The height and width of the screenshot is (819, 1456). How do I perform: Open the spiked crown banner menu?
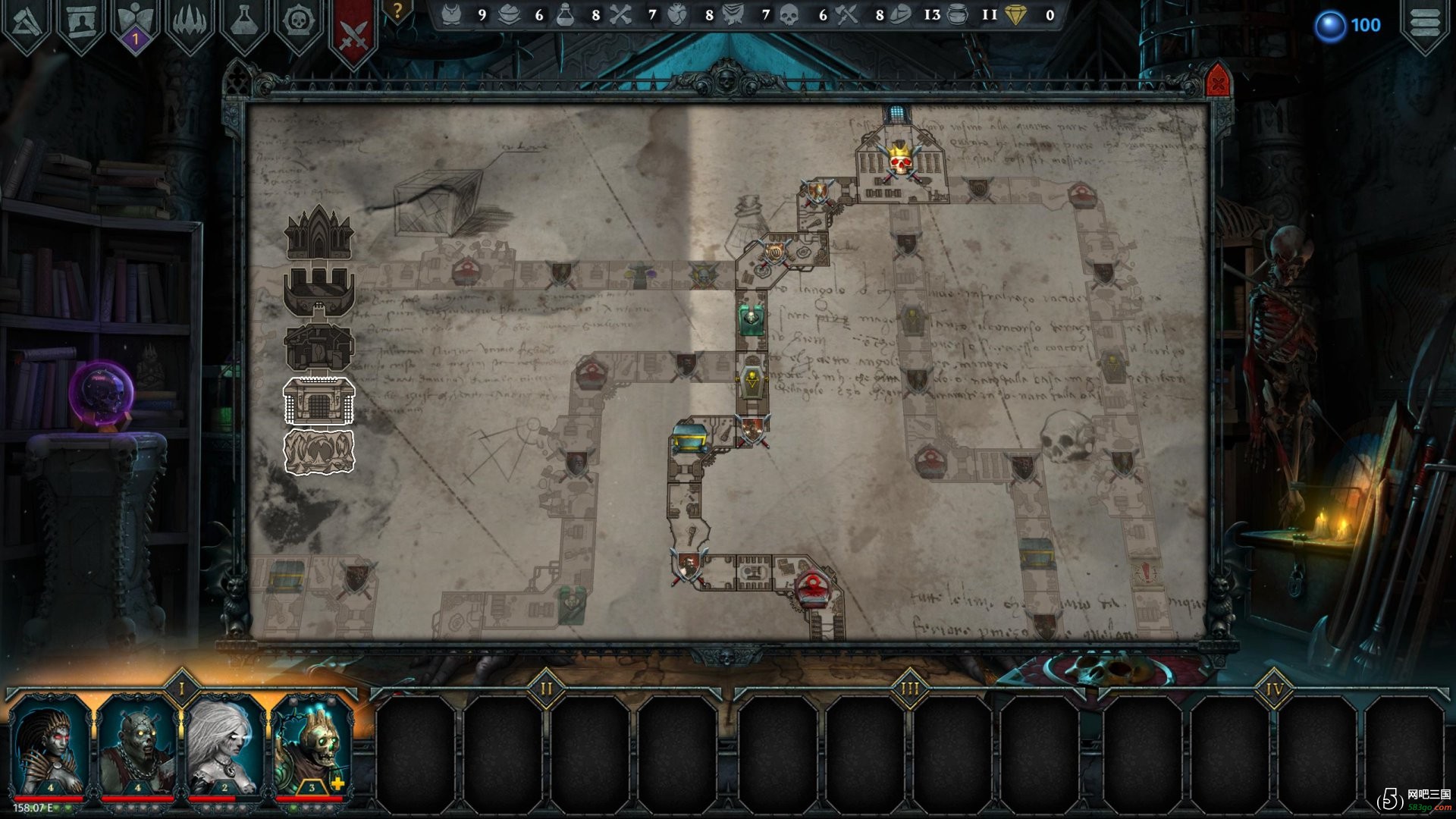tap(190, 23)
